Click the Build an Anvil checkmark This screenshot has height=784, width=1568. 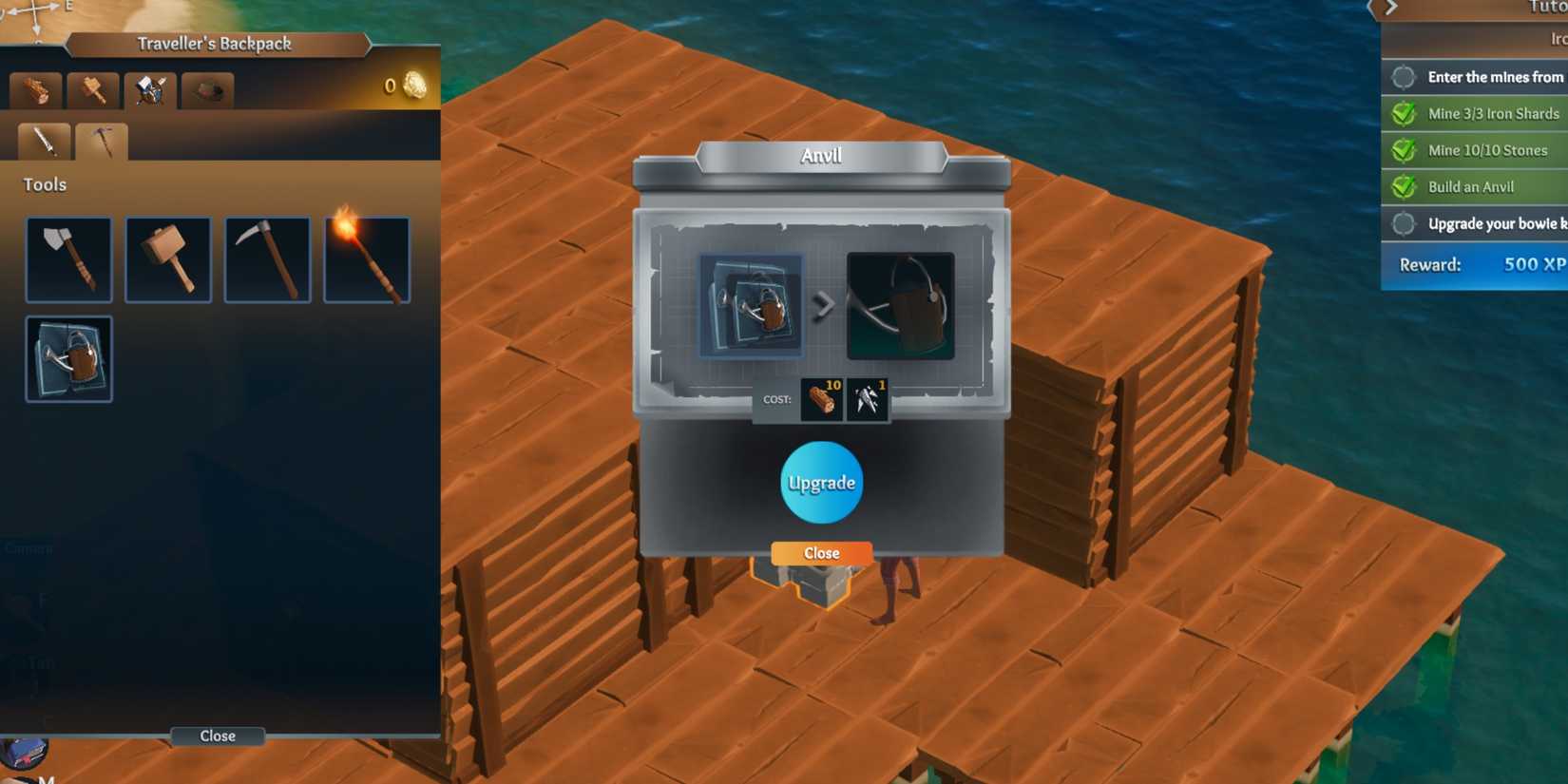pos(1403,186)
